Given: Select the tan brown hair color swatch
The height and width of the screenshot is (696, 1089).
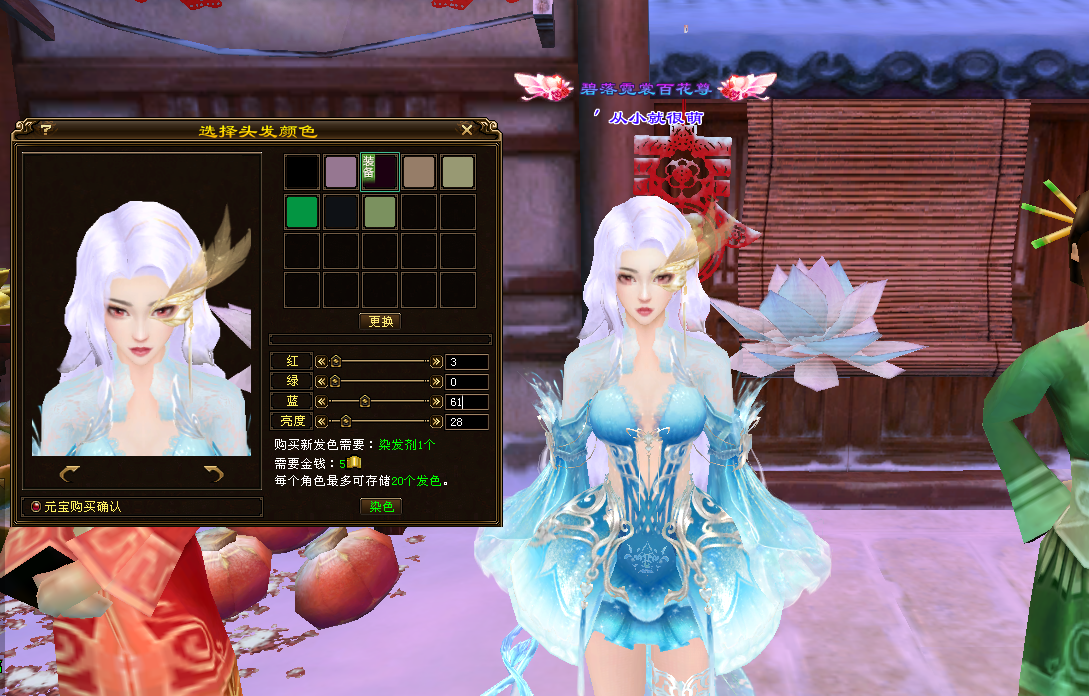Looking at the screenshot, I should pyautogui.click(x=419, y=172).
